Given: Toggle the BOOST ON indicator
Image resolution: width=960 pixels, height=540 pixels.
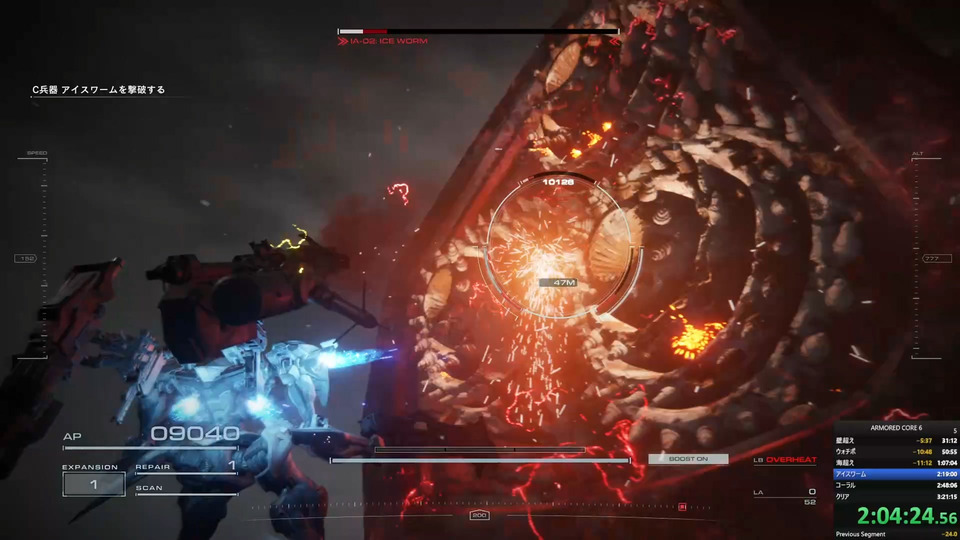Looking at the screenshot, I should click(x=688, y=459).
